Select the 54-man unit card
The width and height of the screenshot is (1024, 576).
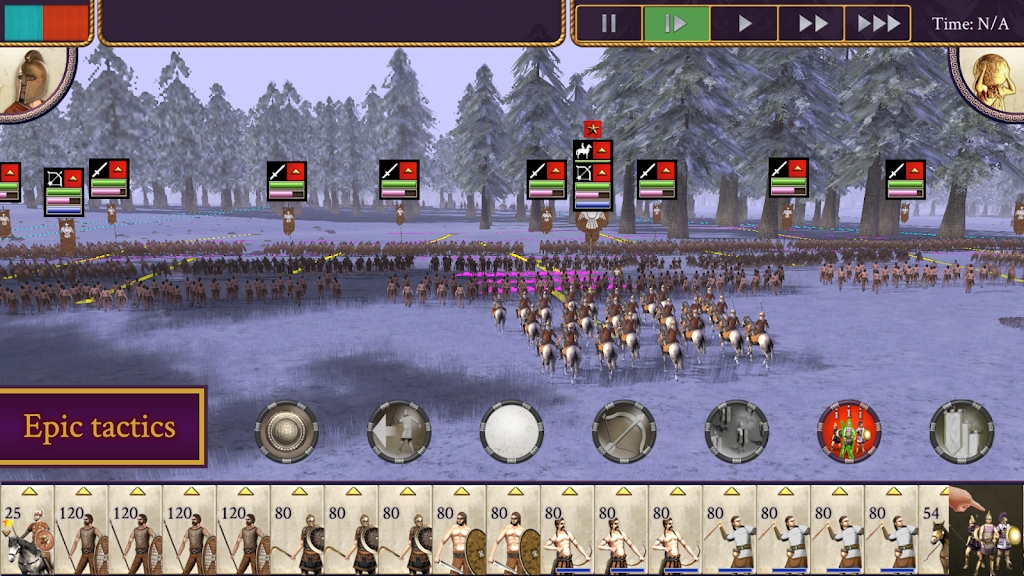tap(935, 530)
